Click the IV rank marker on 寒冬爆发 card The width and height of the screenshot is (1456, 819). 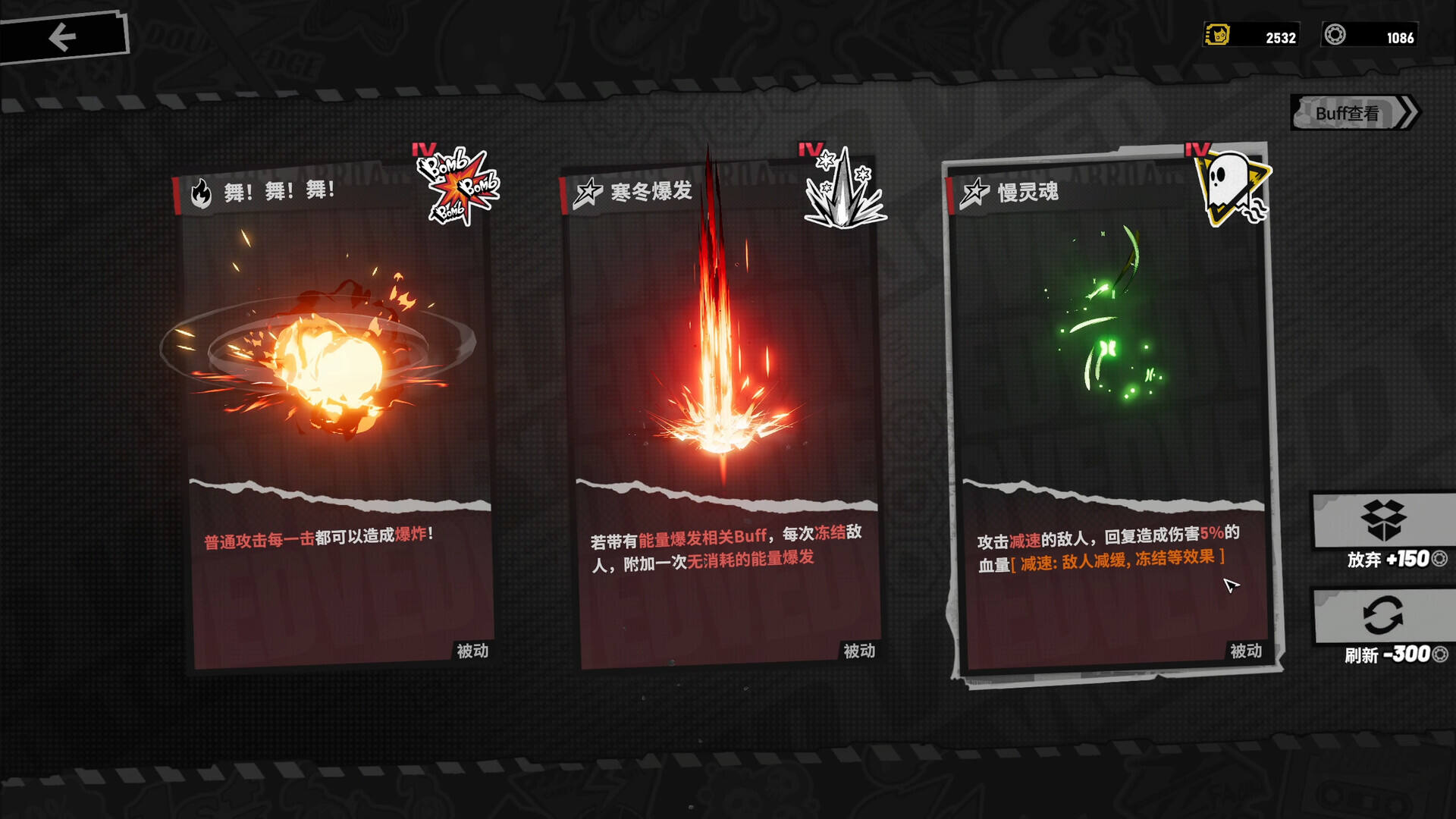809,149
